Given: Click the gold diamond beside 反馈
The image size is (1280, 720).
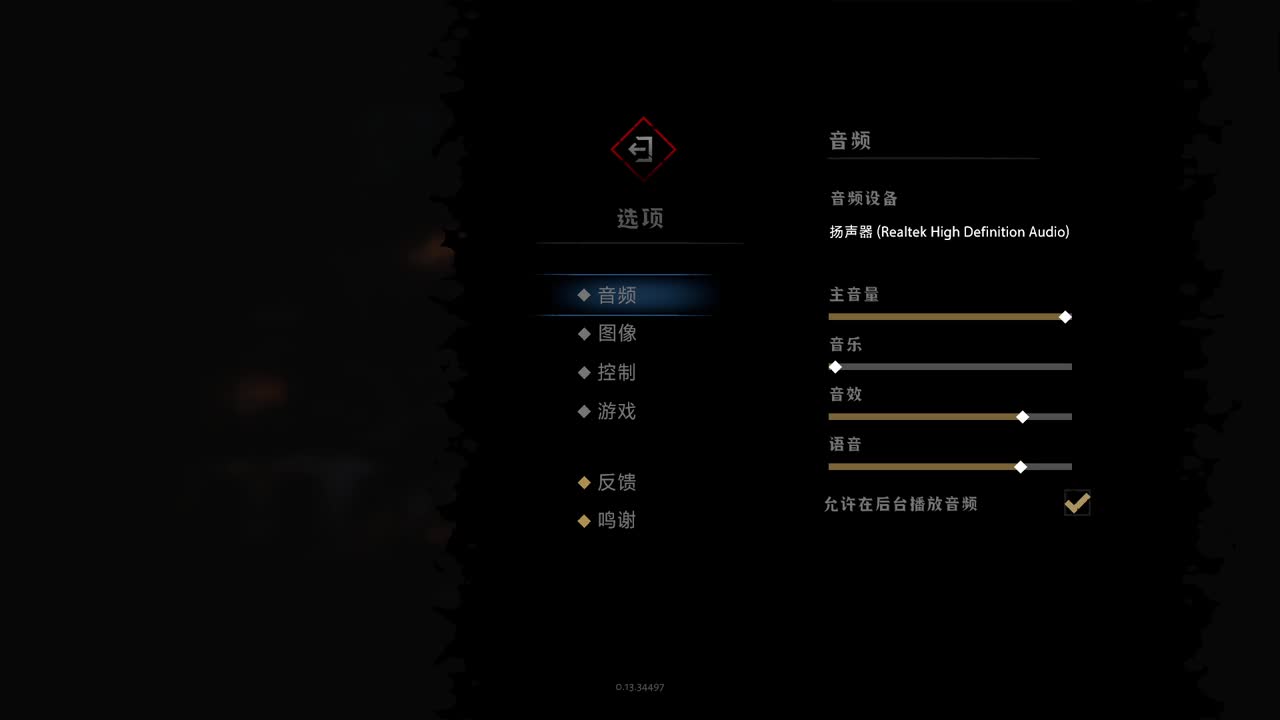Looking at the screenshot, I should click(x=584, y=482).
